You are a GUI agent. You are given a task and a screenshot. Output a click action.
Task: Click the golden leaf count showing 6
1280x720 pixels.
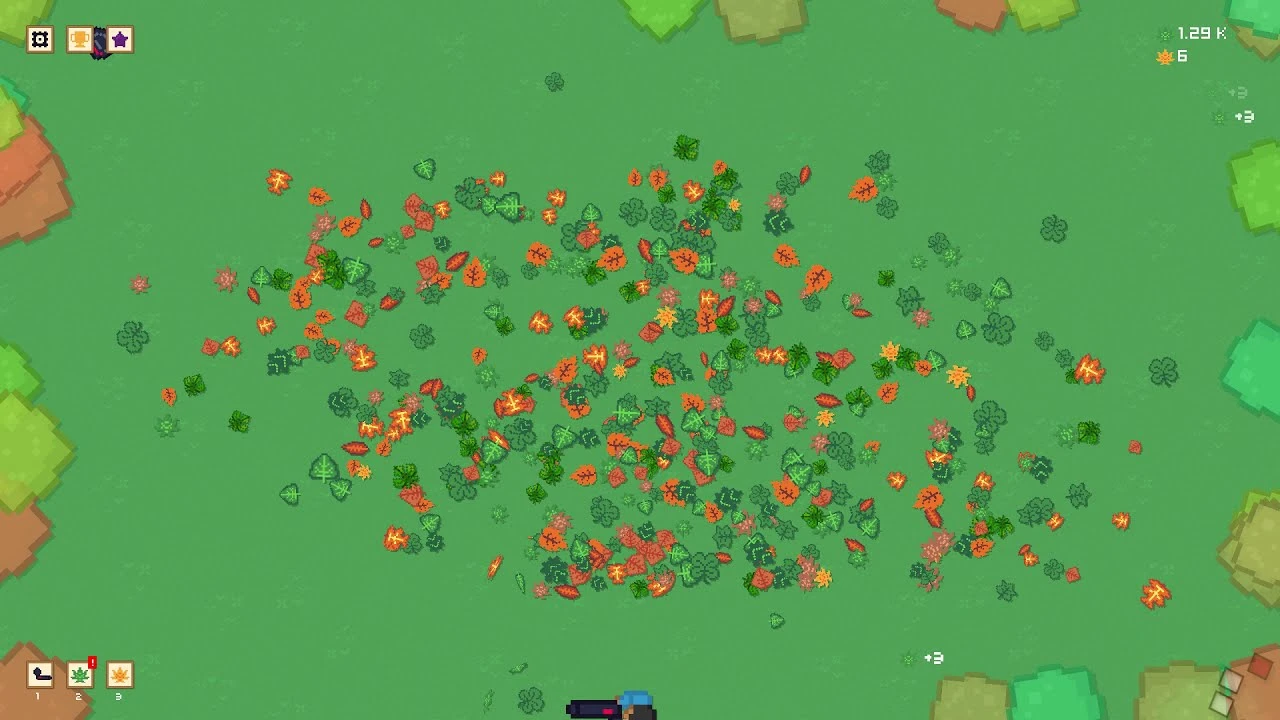coord(1180,57)
